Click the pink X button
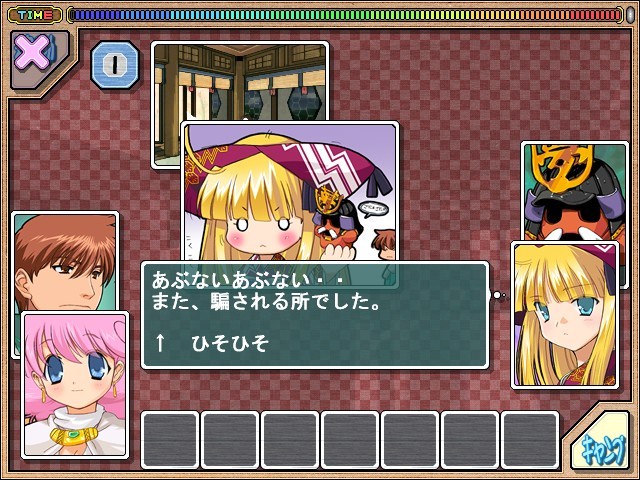640x480 pixels. pyautogui.click(x=35, y=53)
